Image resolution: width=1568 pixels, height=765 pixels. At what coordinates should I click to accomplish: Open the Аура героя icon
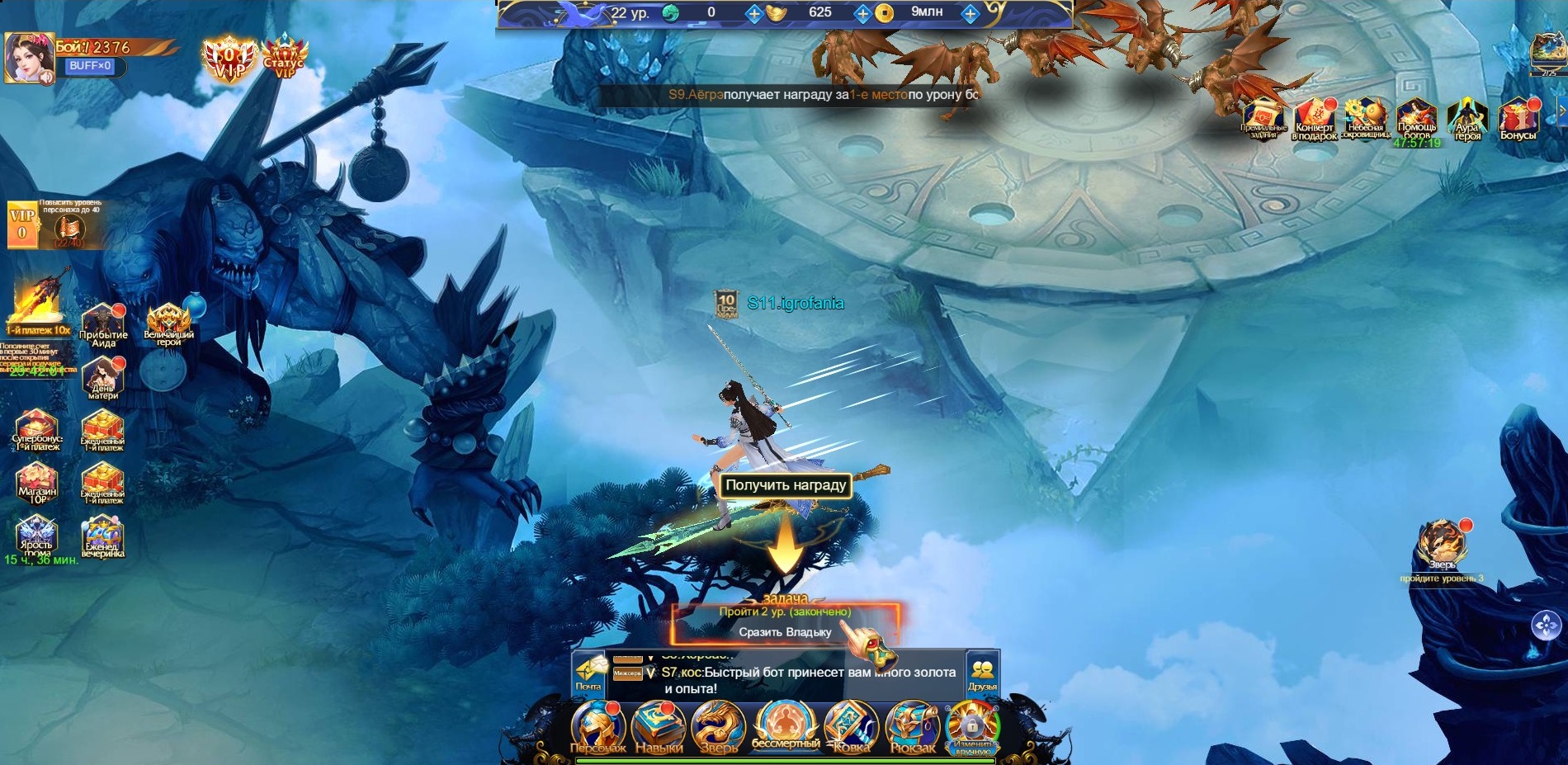click(x=1467, y=119)
